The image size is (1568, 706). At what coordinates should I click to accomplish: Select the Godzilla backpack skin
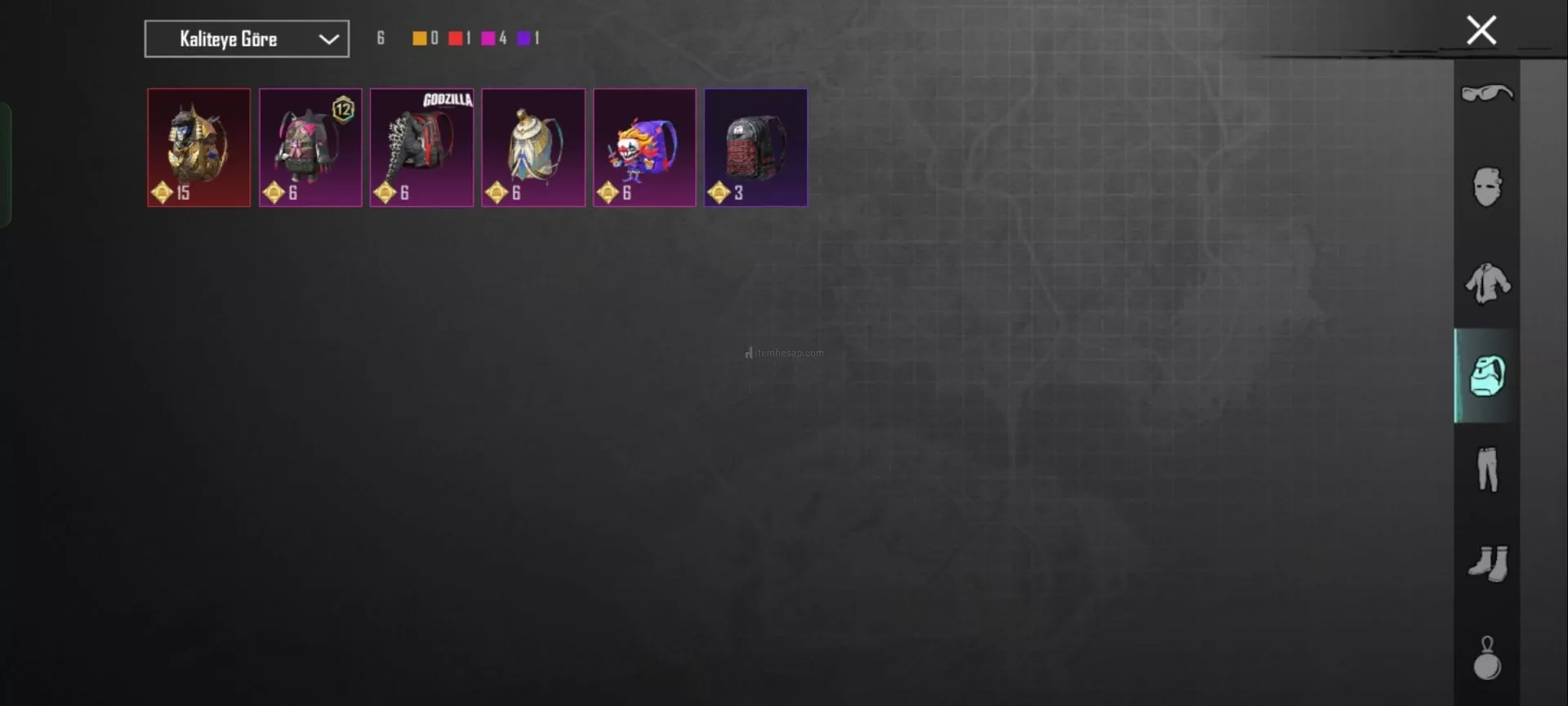point(421,148)
